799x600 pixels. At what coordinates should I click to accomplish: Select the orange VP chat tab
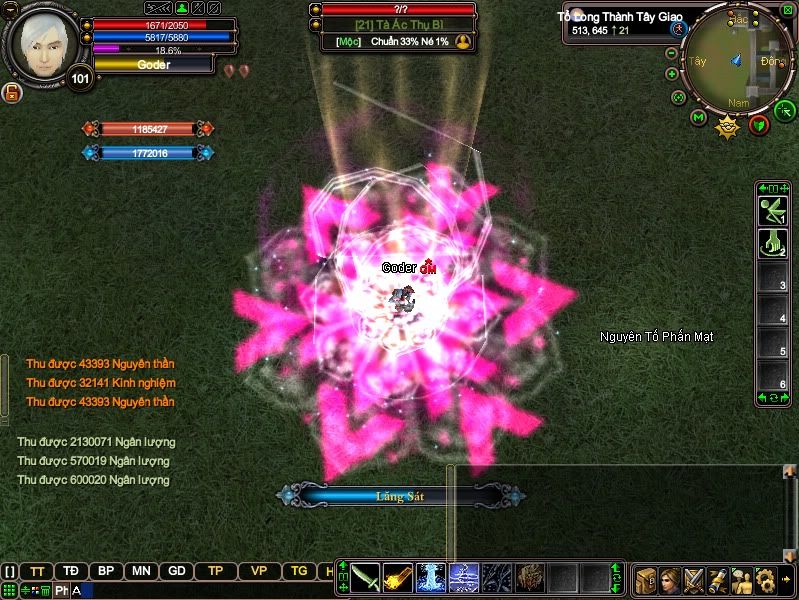[x=259, y=571]
